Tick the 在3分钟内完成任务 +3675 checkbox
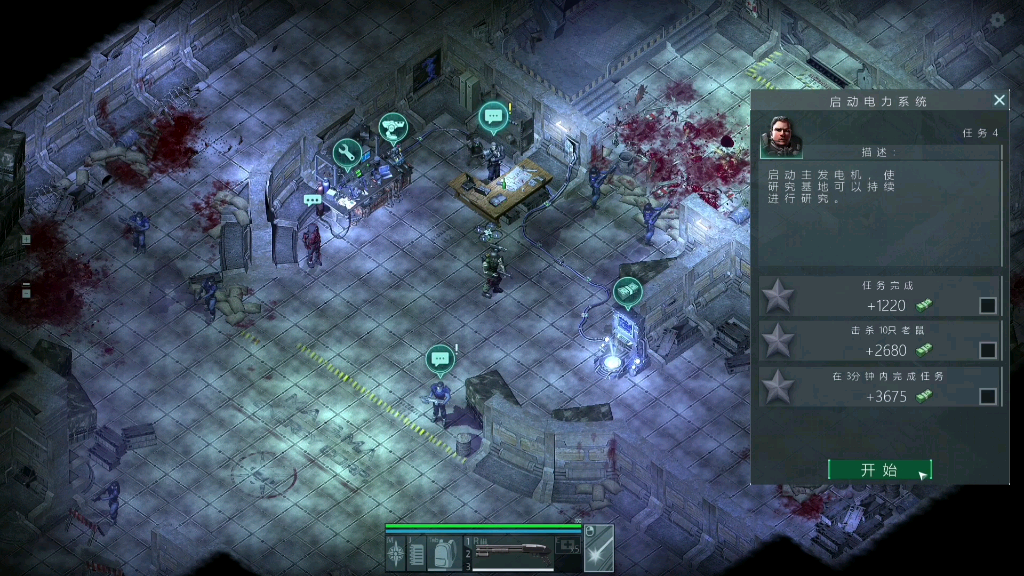The image size is (1024, 576). point(988,396)
